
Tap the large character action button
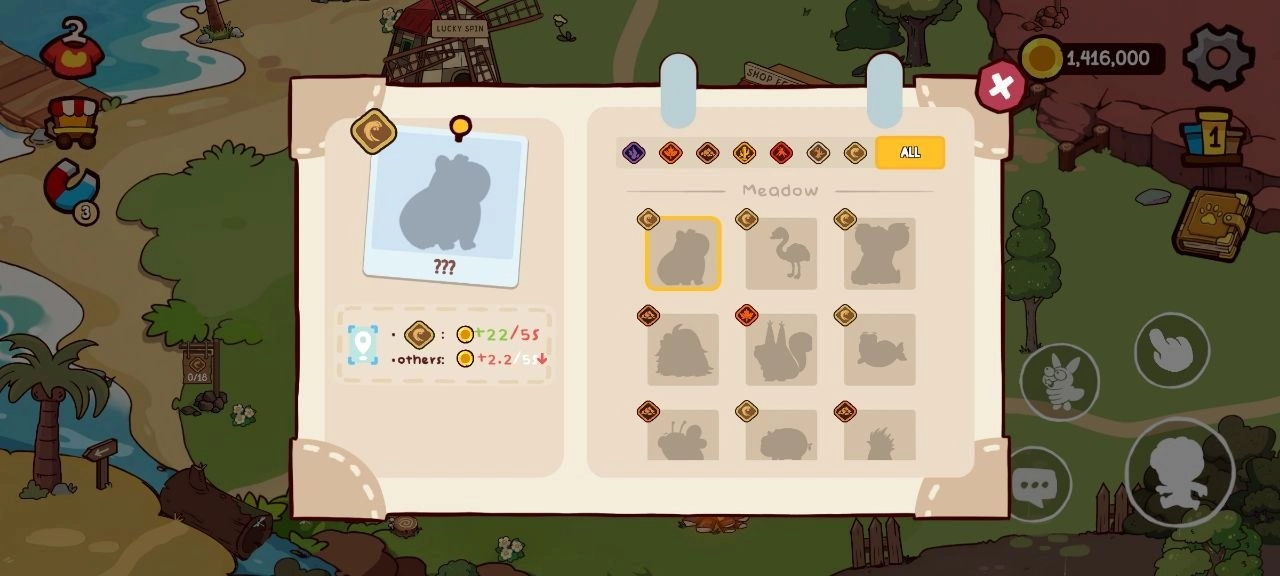point(1179,471)
